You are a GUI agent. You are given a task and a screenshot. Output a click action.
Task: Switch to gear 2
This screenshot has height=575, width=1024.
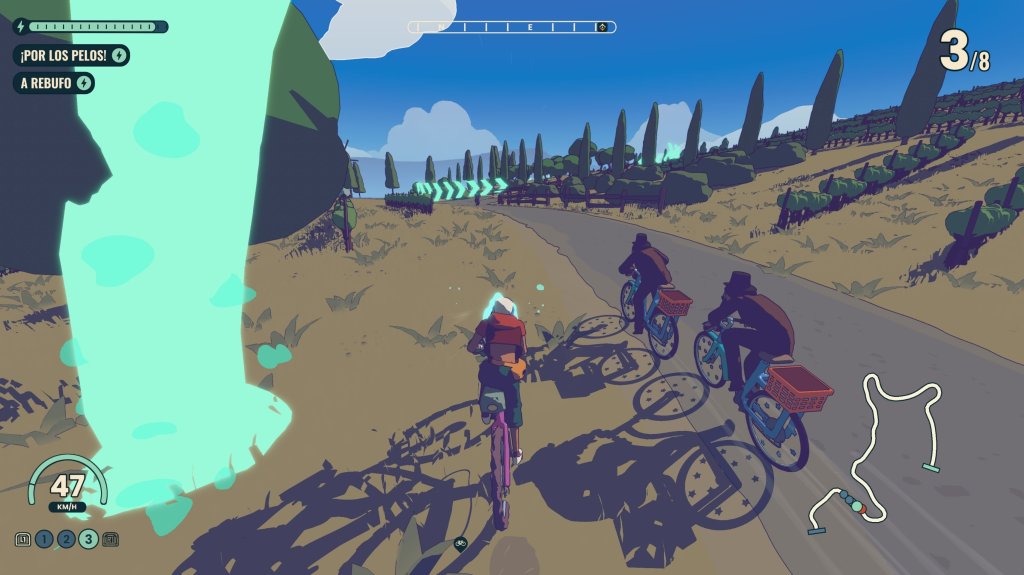pyautogui.click(x=66, y=540)
